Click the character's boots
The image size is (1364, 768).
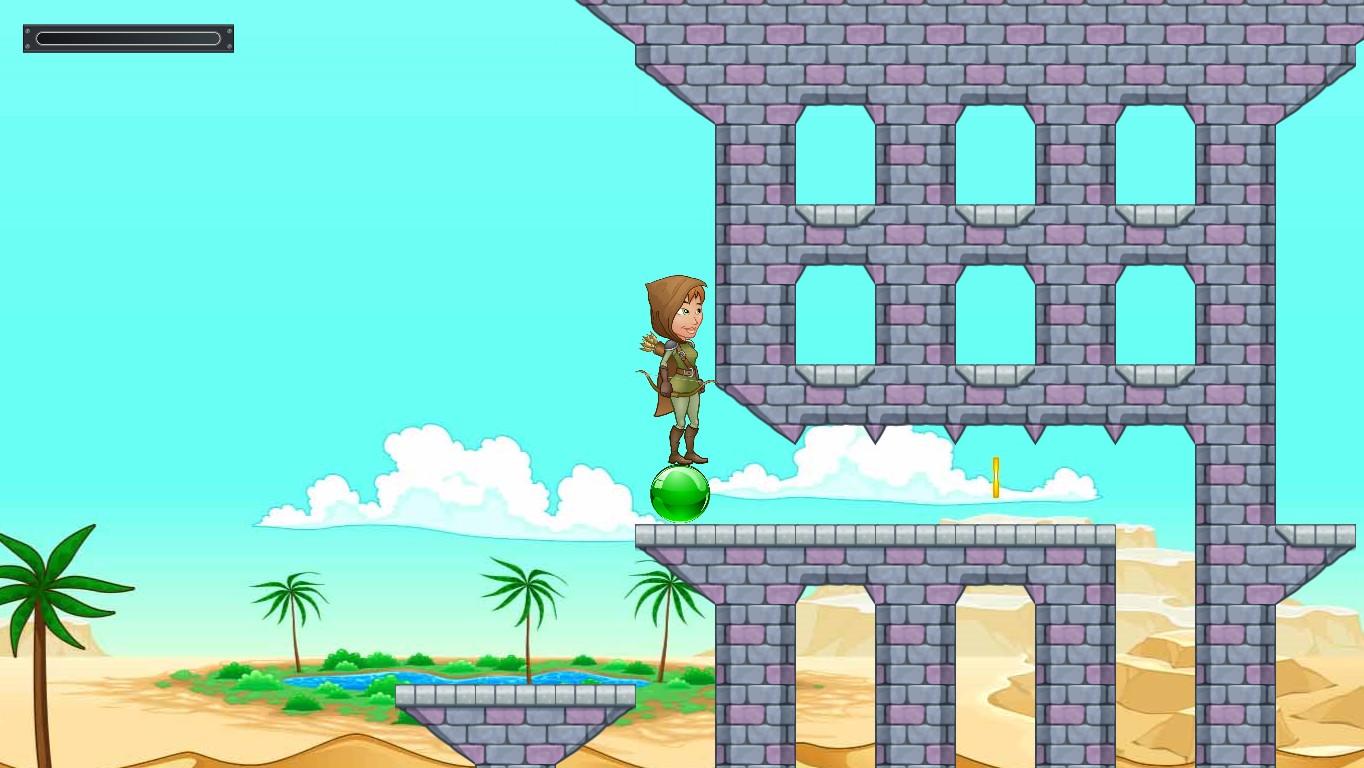(x=685, y=445)
